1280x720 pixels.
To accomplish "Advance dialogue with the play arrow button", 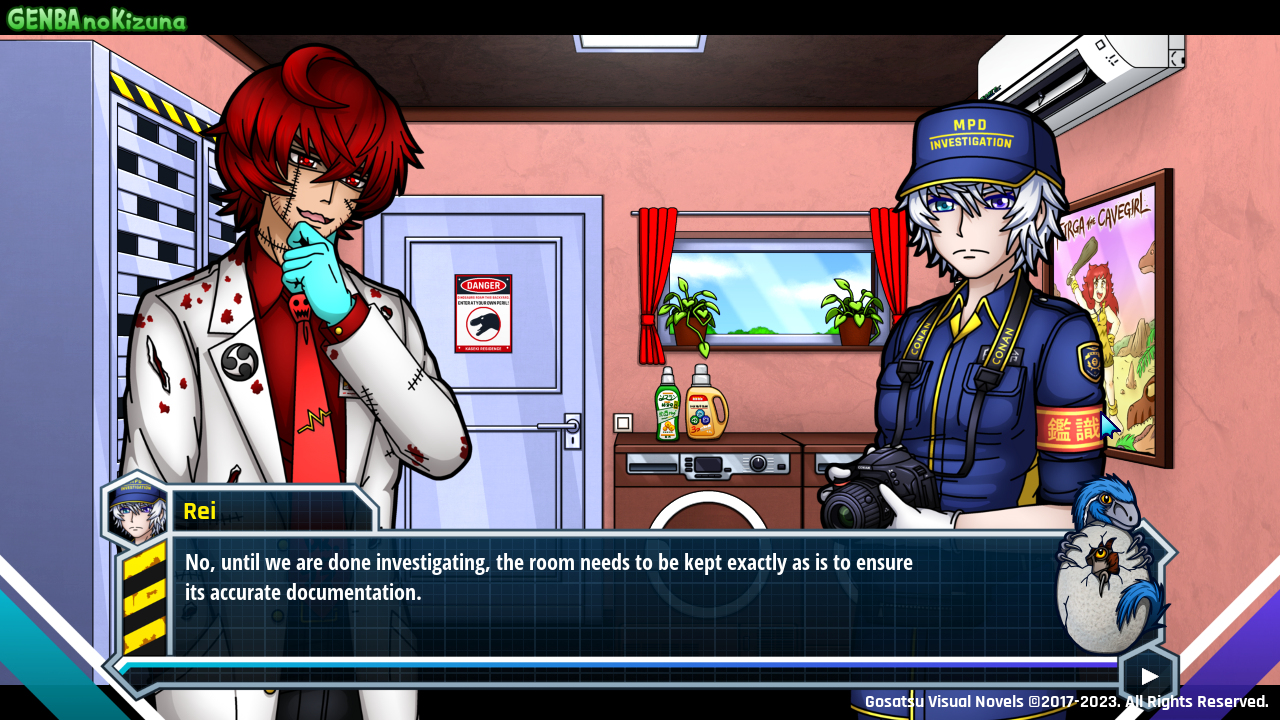I will coord(1149,676).
